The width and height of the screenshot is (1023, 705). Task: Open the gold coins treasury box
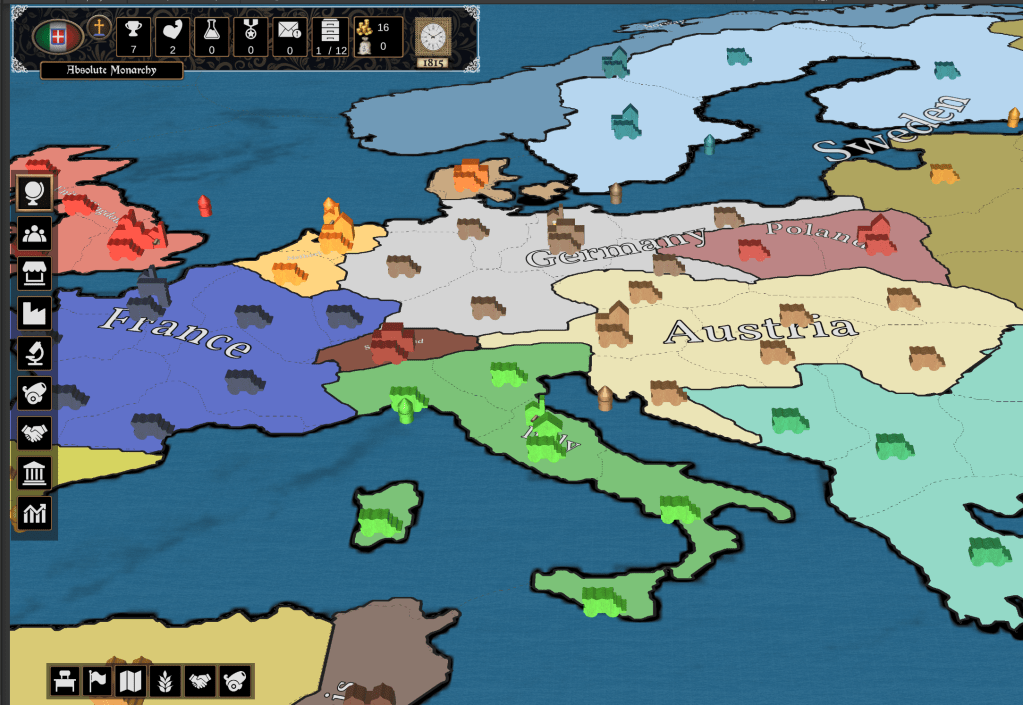pyautogui.click(x=378, y=36)
